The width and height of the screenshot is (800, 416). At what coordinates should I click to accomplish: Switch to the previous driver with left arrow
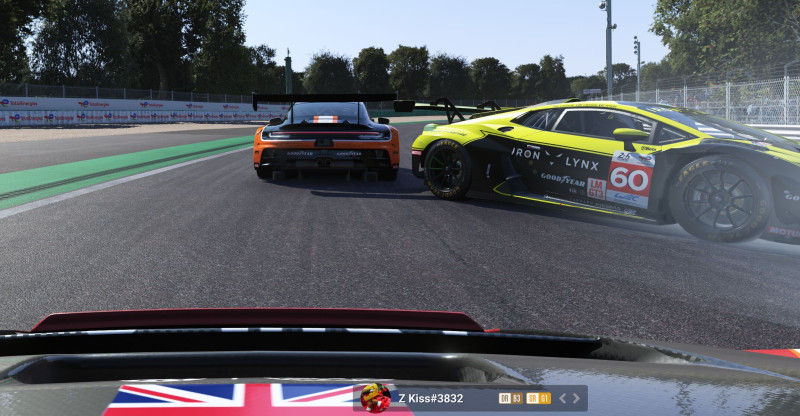click(561, 398)
